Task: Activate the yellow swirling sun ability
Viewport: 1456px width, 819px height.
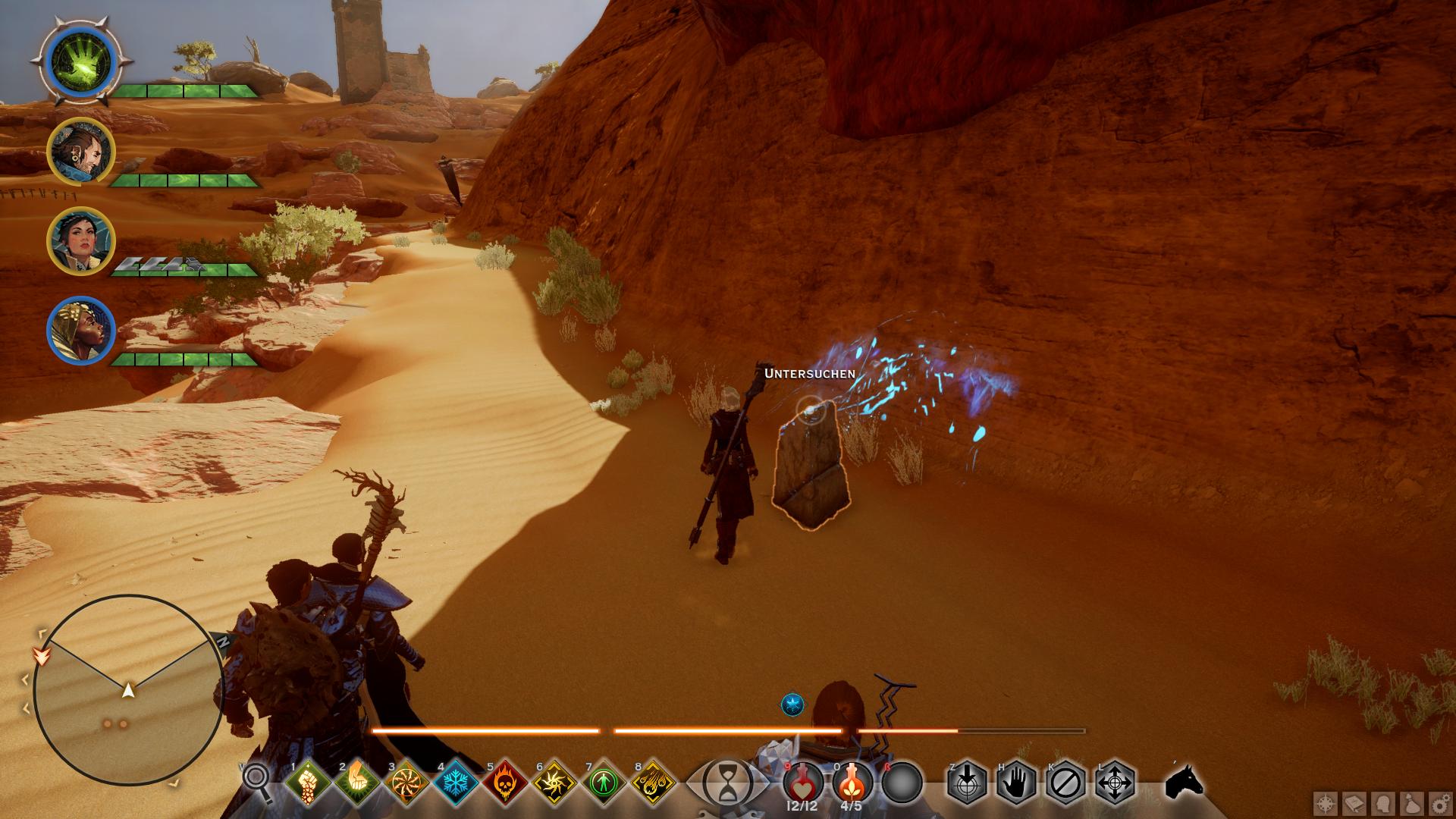Action: (555, 781)
